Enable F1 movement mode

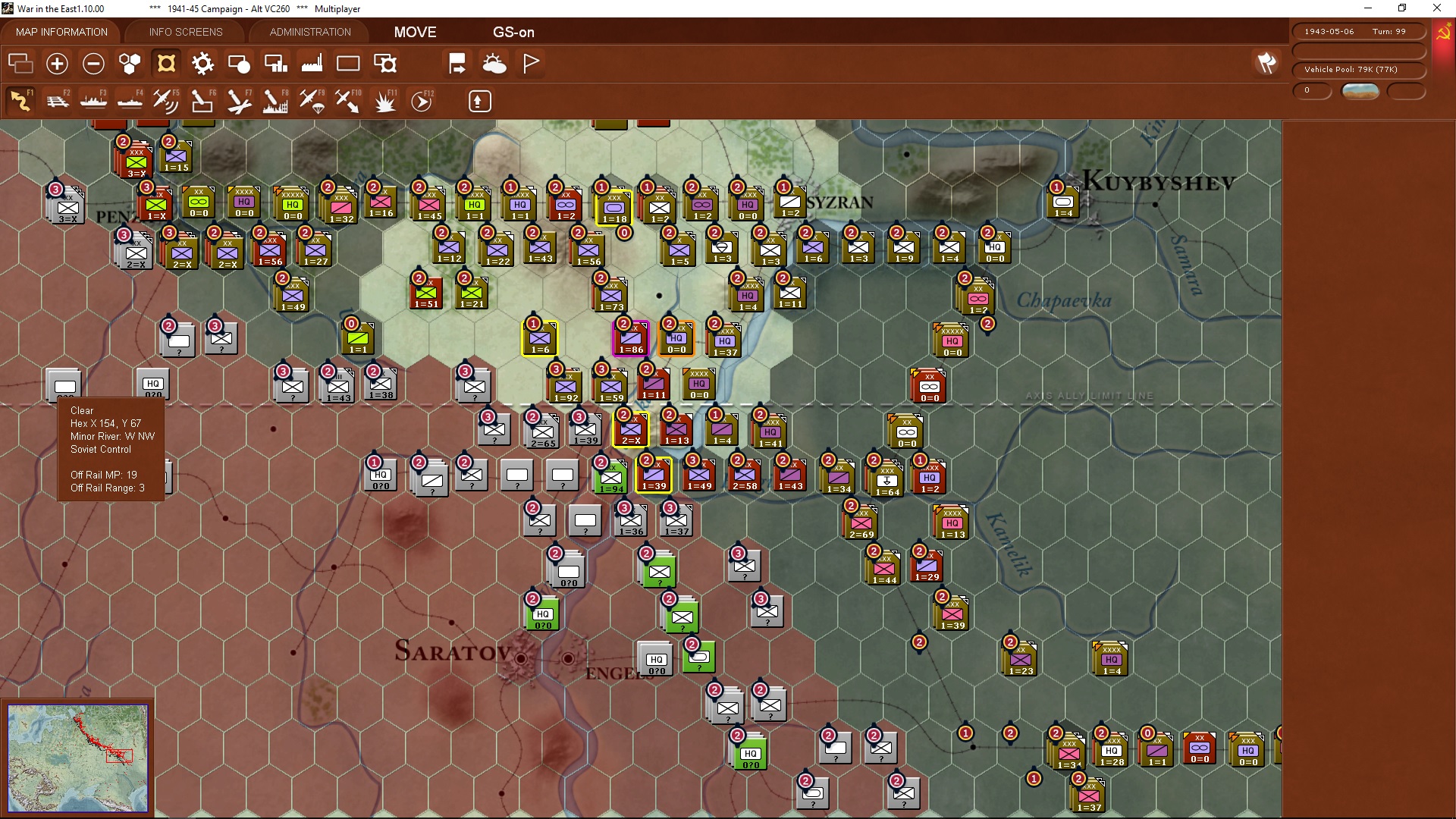pos(20,101)
